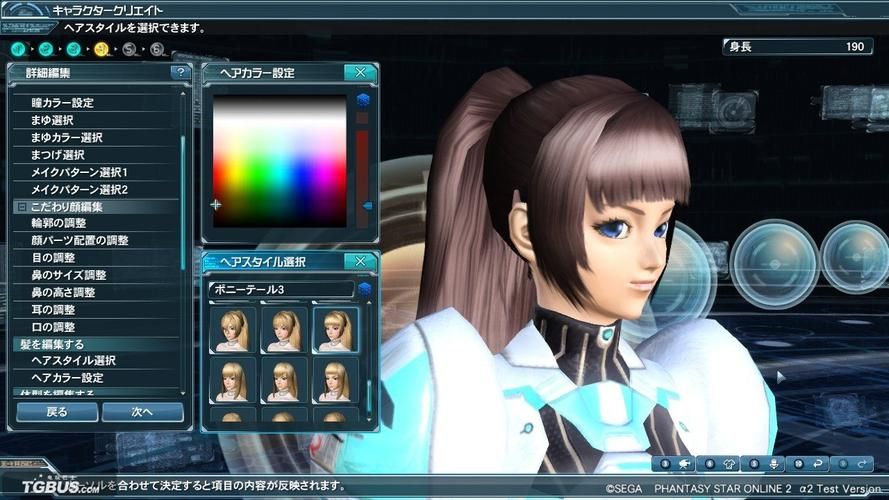The image size is (889, 500).
Task: Click the 戻る back button
Action: 57,411
